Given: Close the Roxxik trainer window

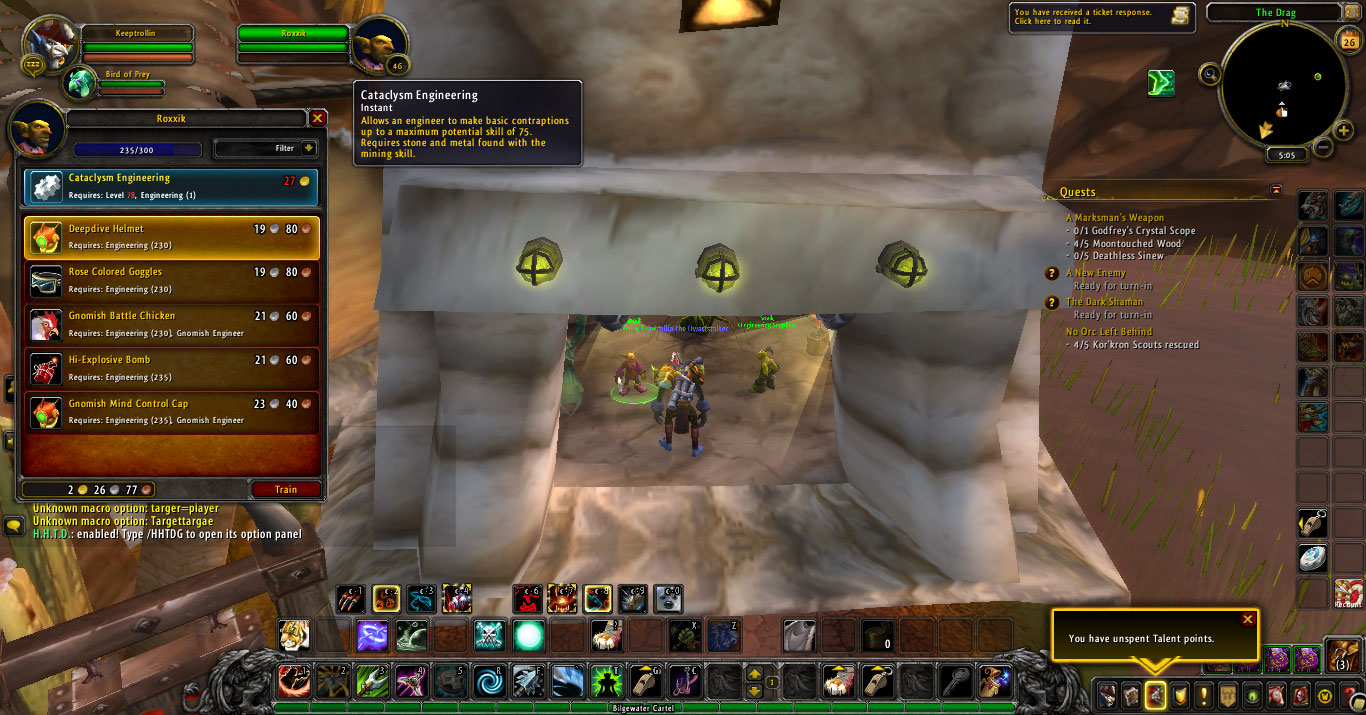Looking at the screenshot, I should tap(317, 118).
